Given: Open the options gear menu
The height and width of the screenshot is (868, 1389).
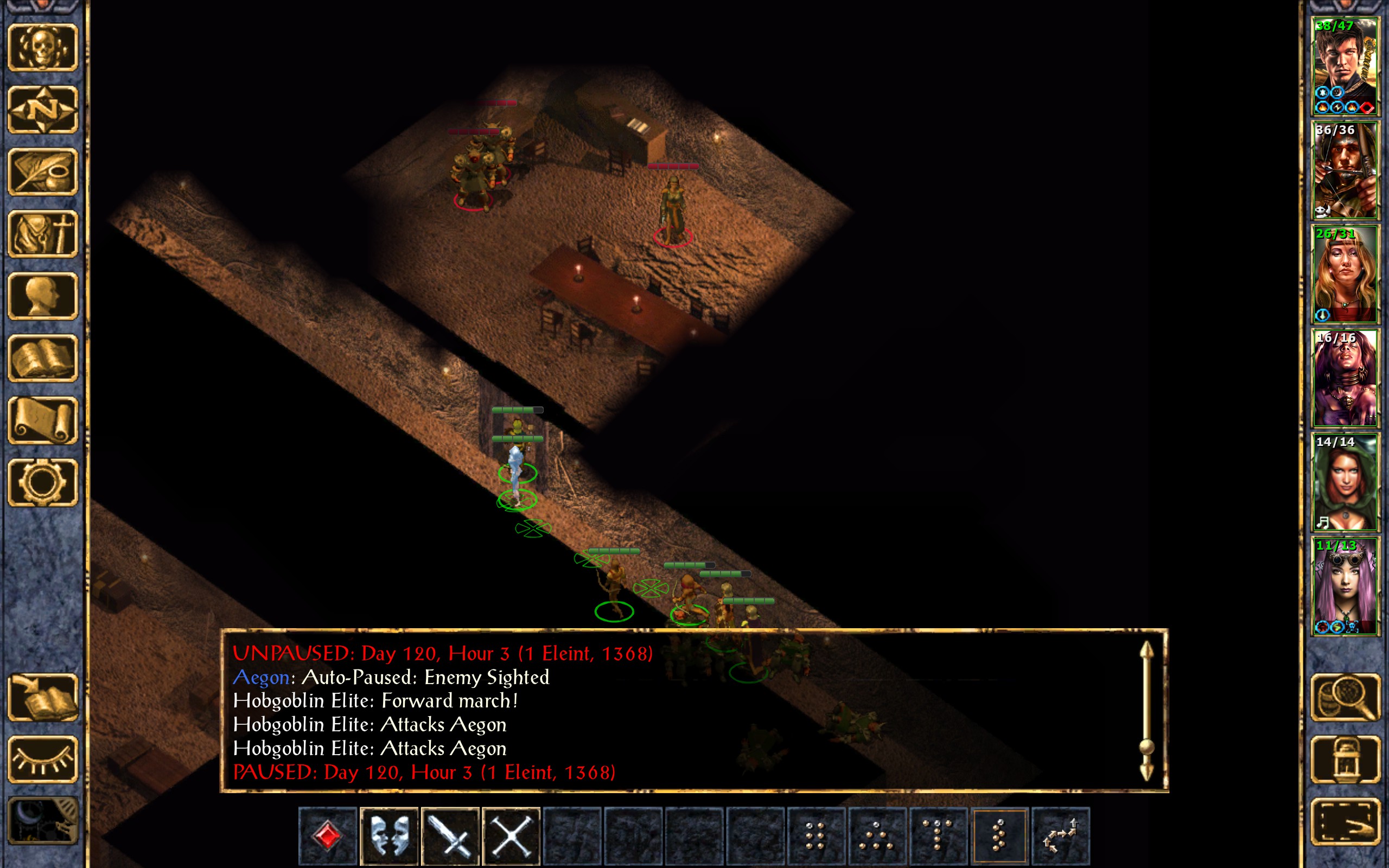Looking at the screenshot, I should [42, 482].
